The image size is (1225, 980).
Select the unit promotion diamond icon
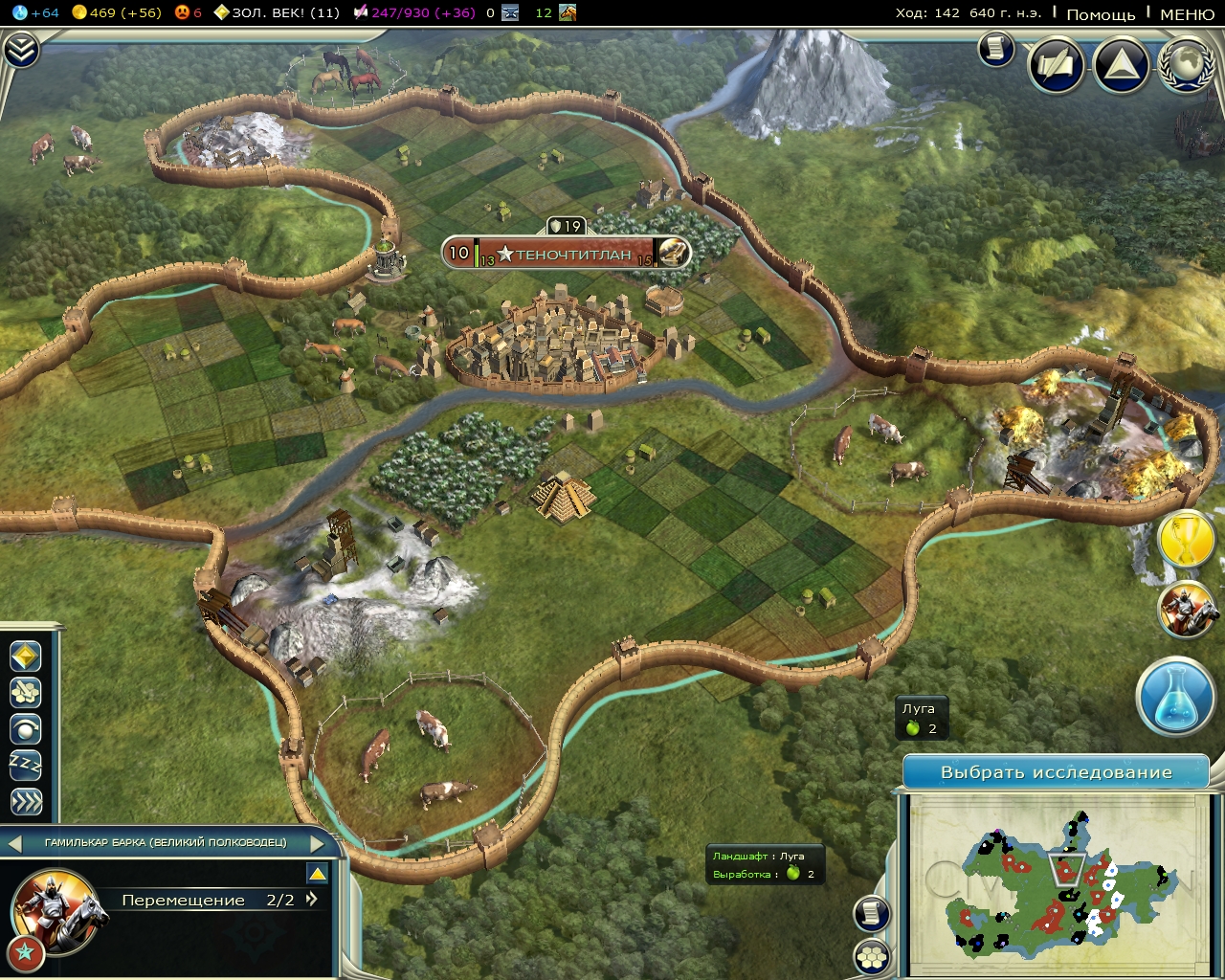point(27,657)
